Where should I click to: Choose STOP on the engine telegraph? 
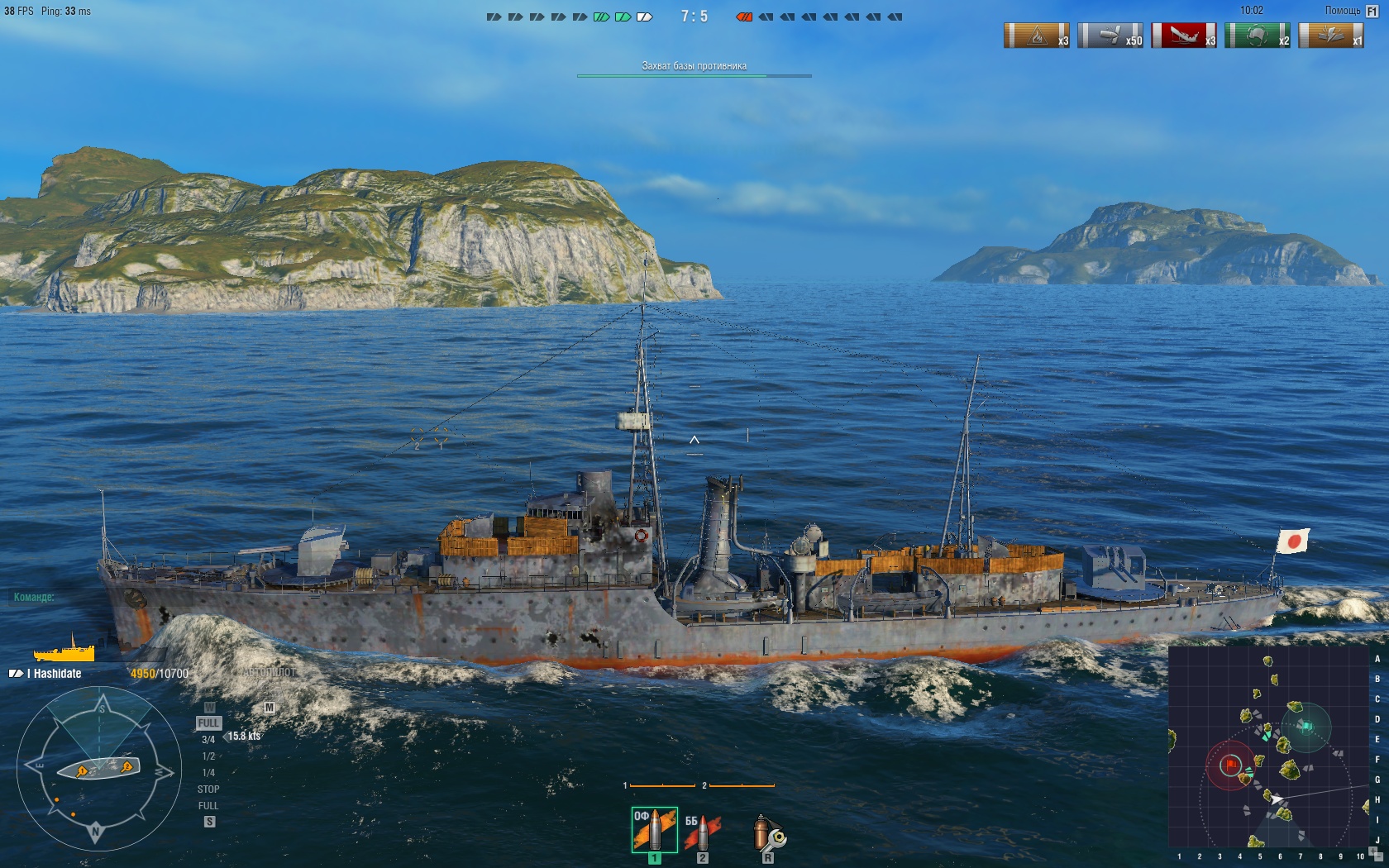click(208, 789)
